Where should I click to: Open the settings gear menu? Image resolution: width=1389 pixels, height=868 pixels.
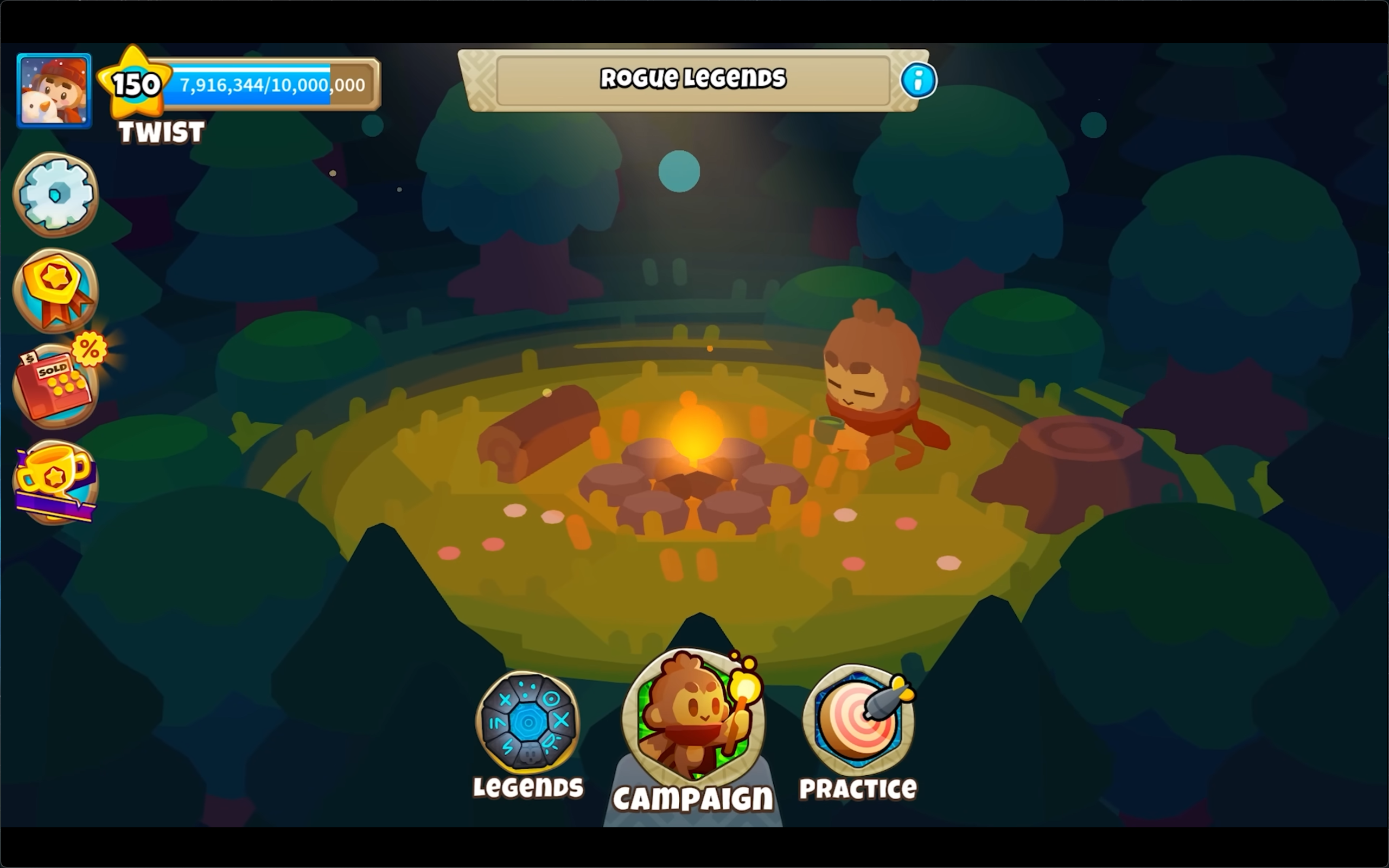[56, 195]
